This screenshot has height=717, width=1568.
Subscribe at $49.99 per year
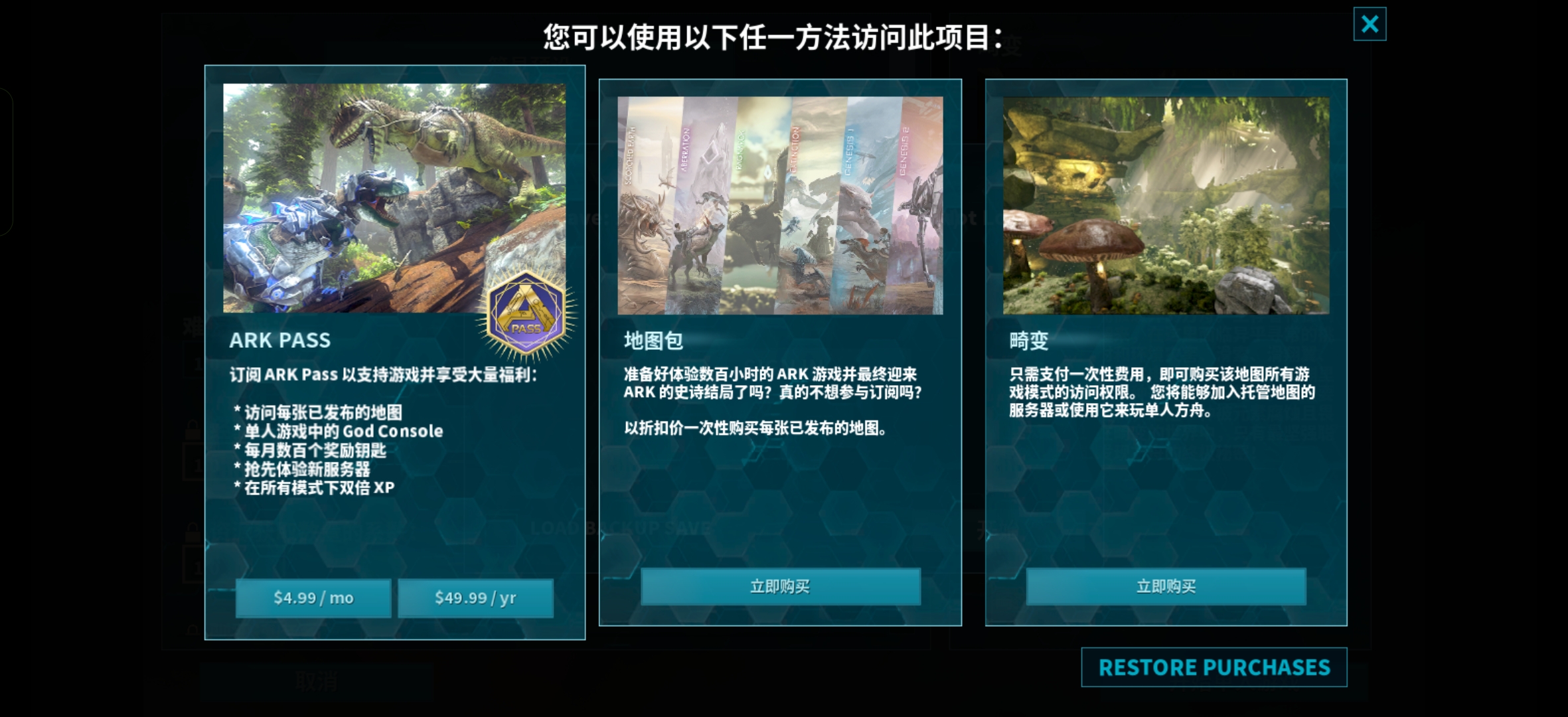click(475, 597)
